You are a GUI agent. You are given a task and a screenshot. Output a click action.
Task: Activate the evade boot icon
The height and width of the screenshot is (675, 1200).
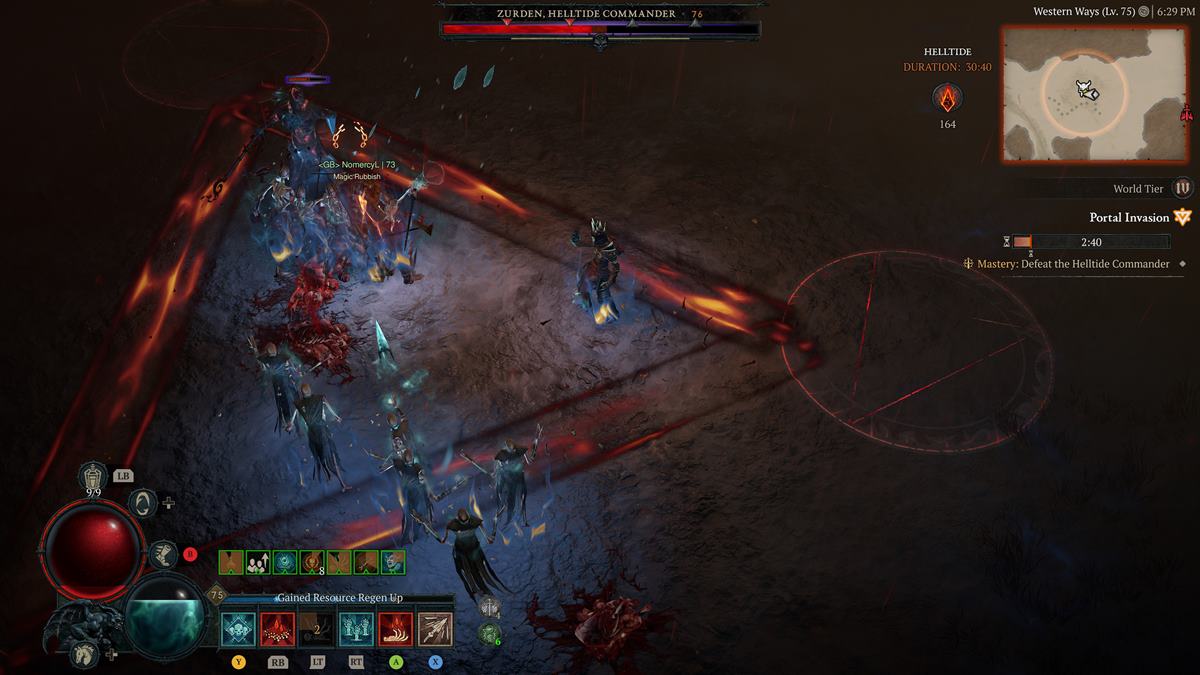pos(163,554)
